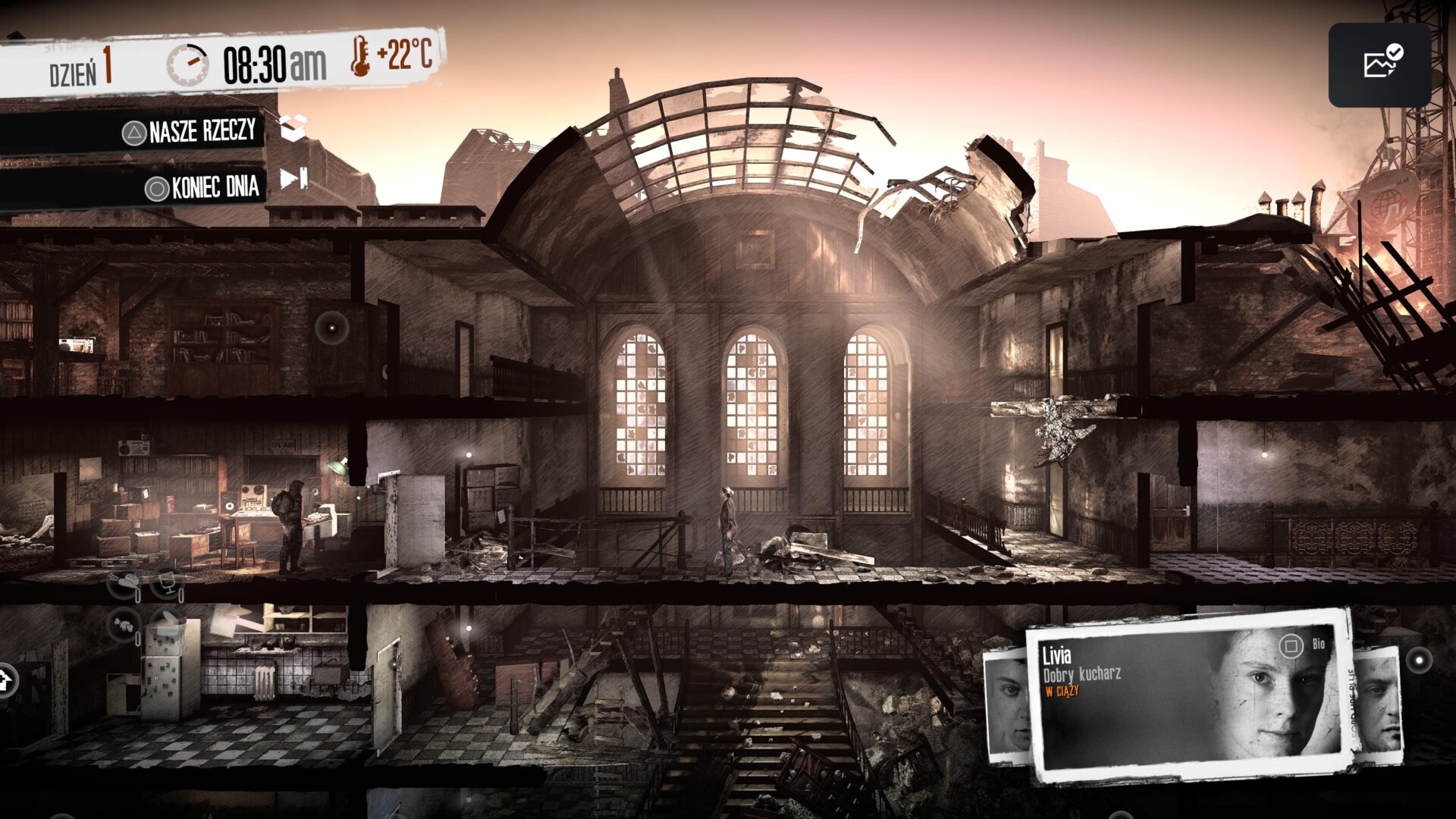Select the vegetables icon above the fridge
Screen dimensions: 1456x819
pos(124,583)
